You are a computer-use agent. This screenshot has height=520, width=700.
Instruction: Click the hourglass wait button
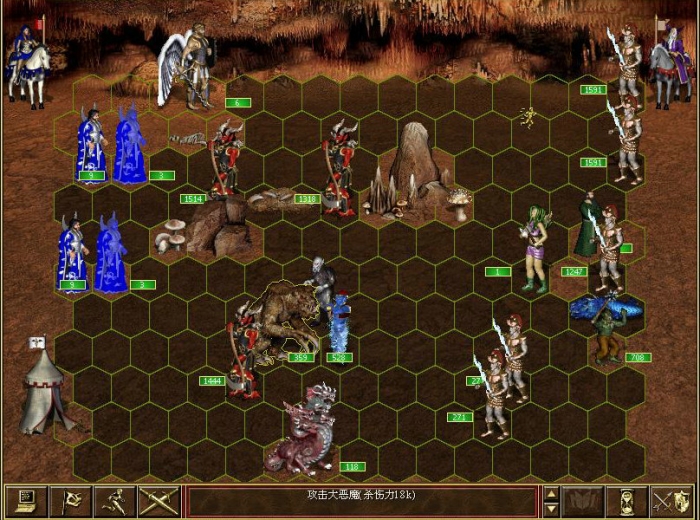tap(627, 500)
